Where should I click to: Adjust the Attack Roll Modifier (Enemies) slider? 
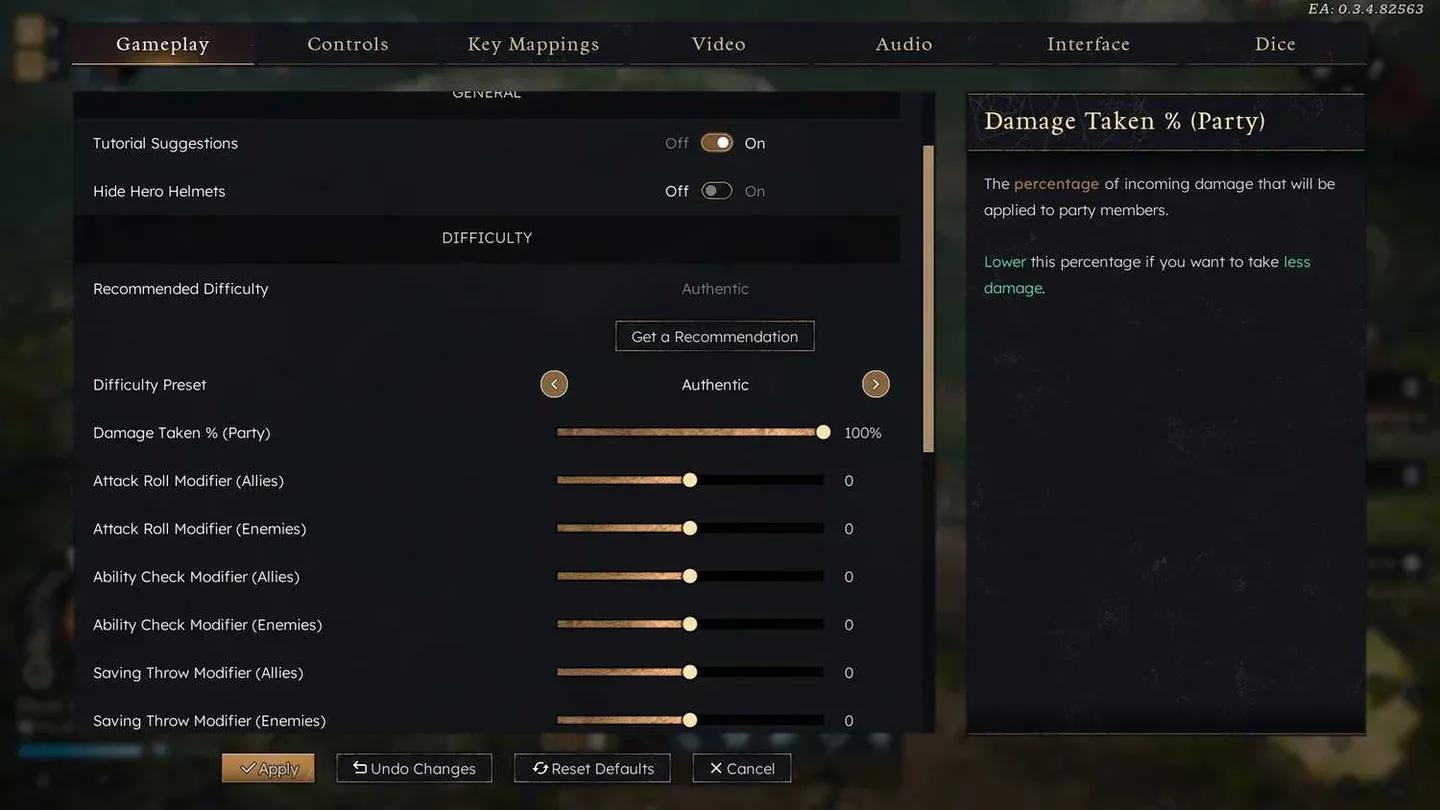click(690, 528)
